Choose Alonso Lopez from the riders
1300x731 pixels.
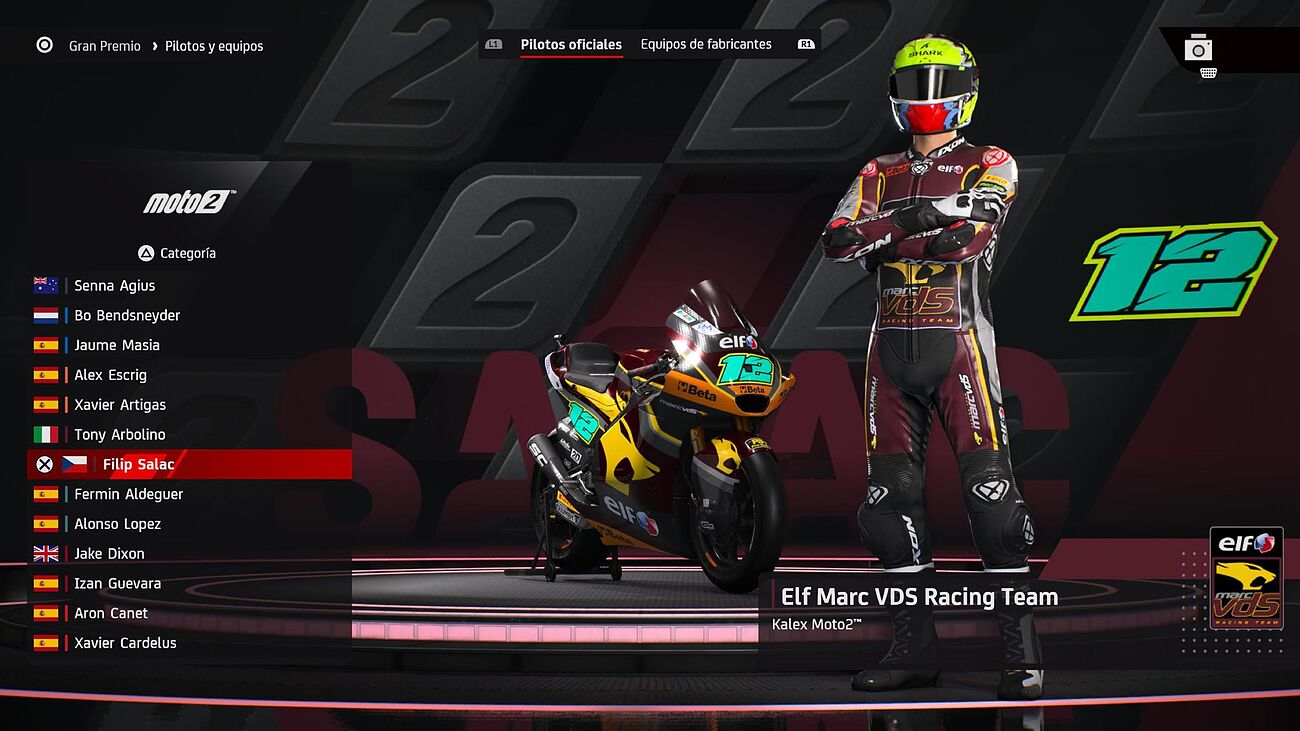117,524
